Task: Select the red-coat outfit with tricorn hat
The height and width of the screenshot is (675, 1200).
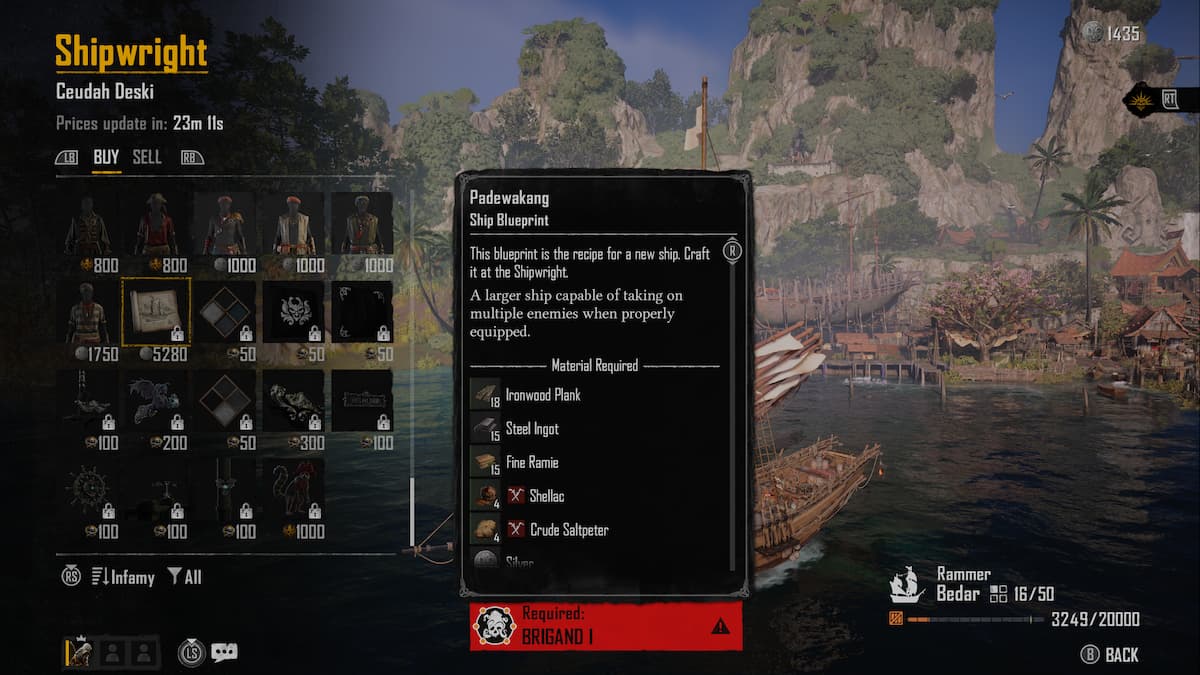Action: point(156,224)
